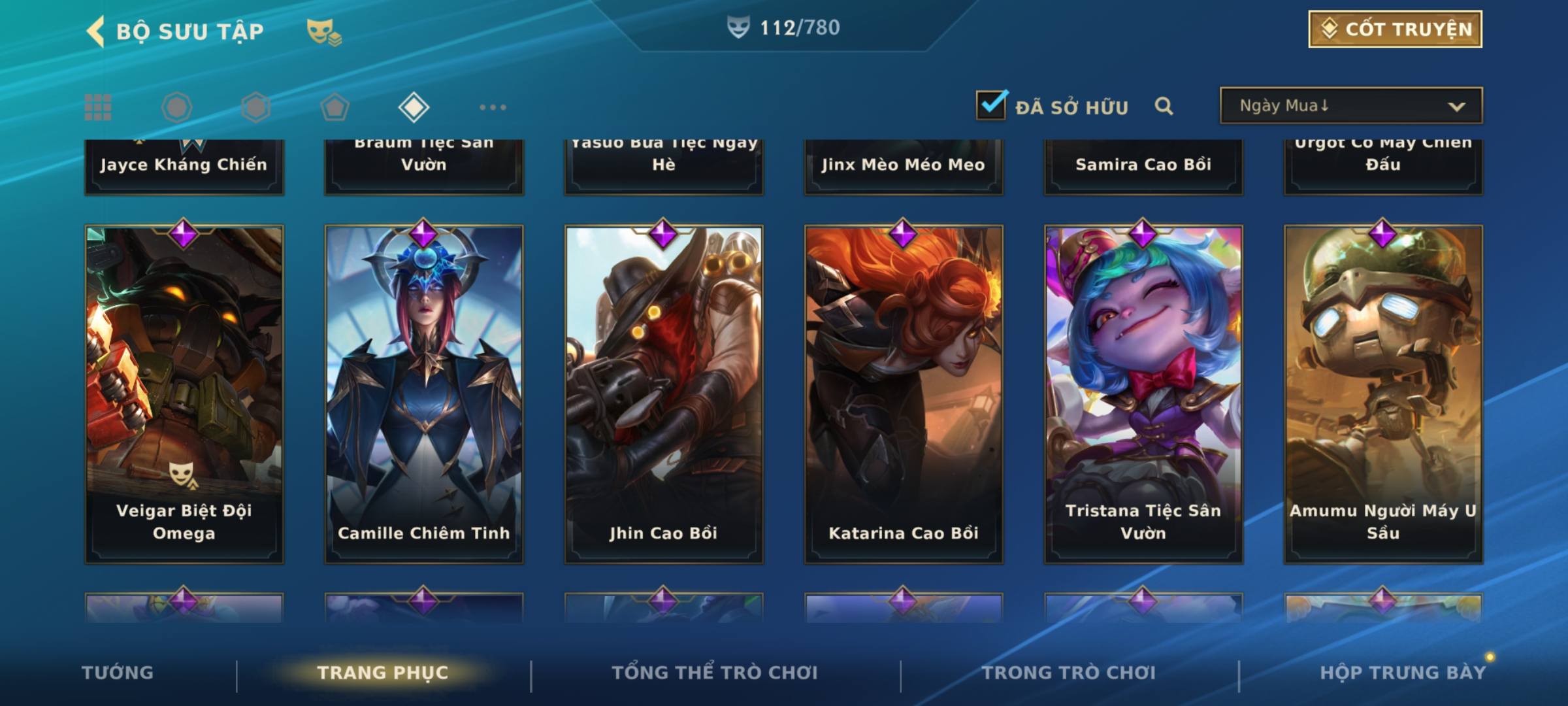Open the skin search magnifier
This screenshot has height=706, width=1568.
[x=1164, y=106]
